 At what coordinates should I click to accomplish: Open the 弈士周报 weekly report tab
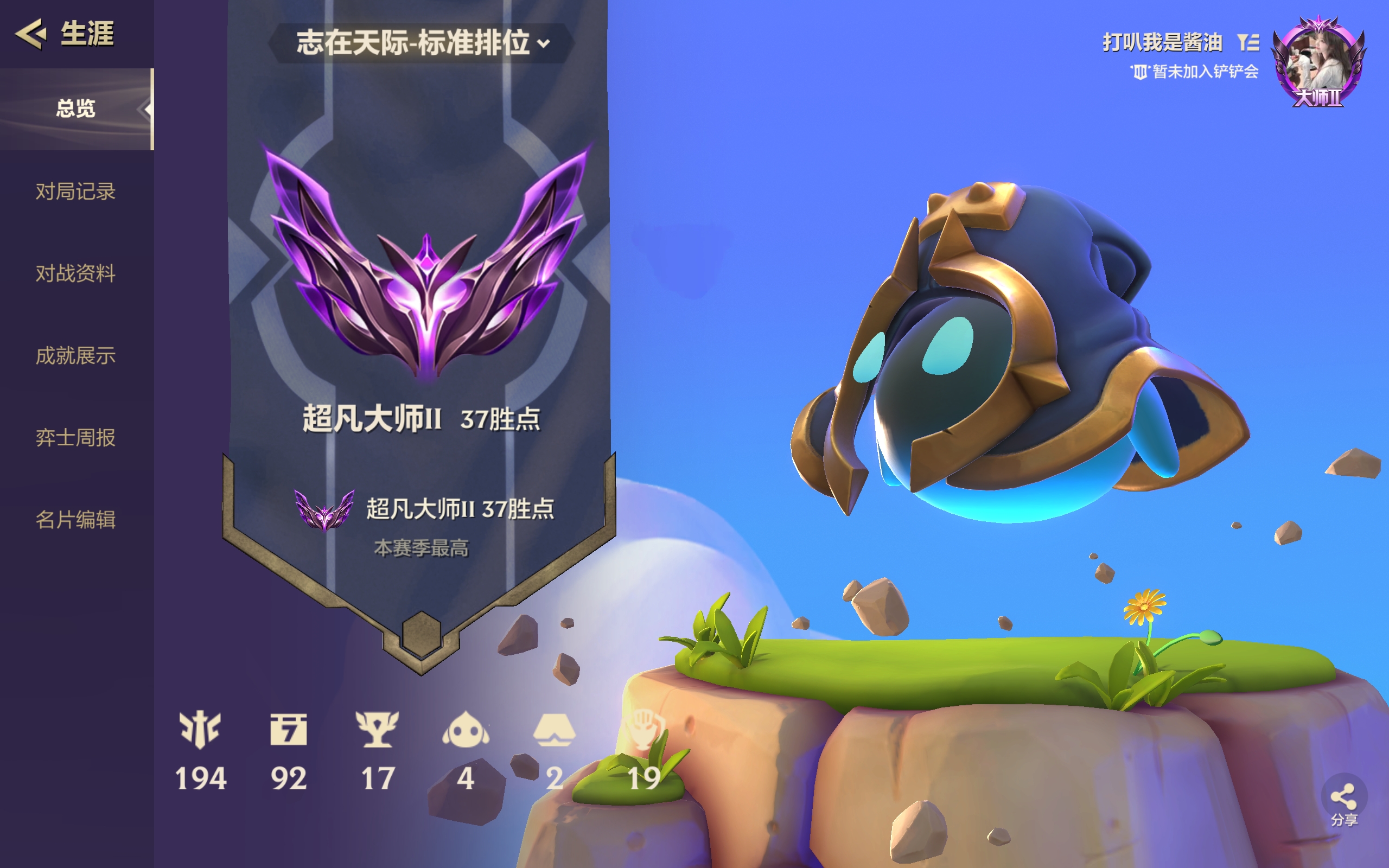(76, 437)
